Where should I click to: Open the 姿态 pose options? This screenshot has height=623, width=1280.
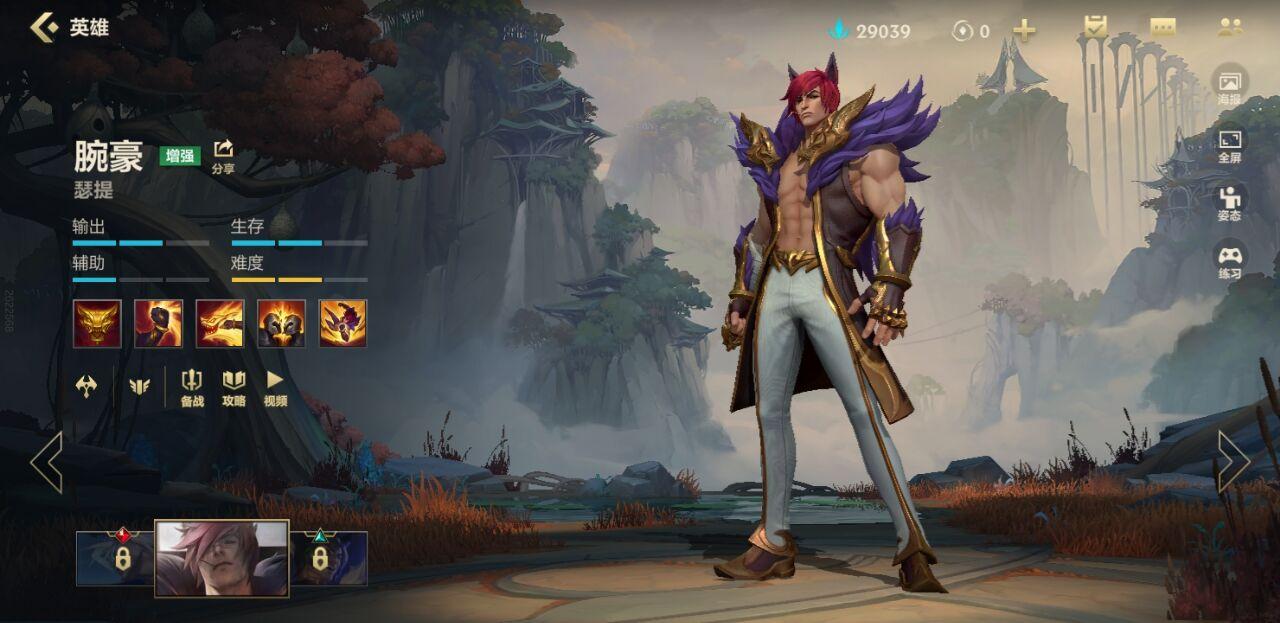1229,202
